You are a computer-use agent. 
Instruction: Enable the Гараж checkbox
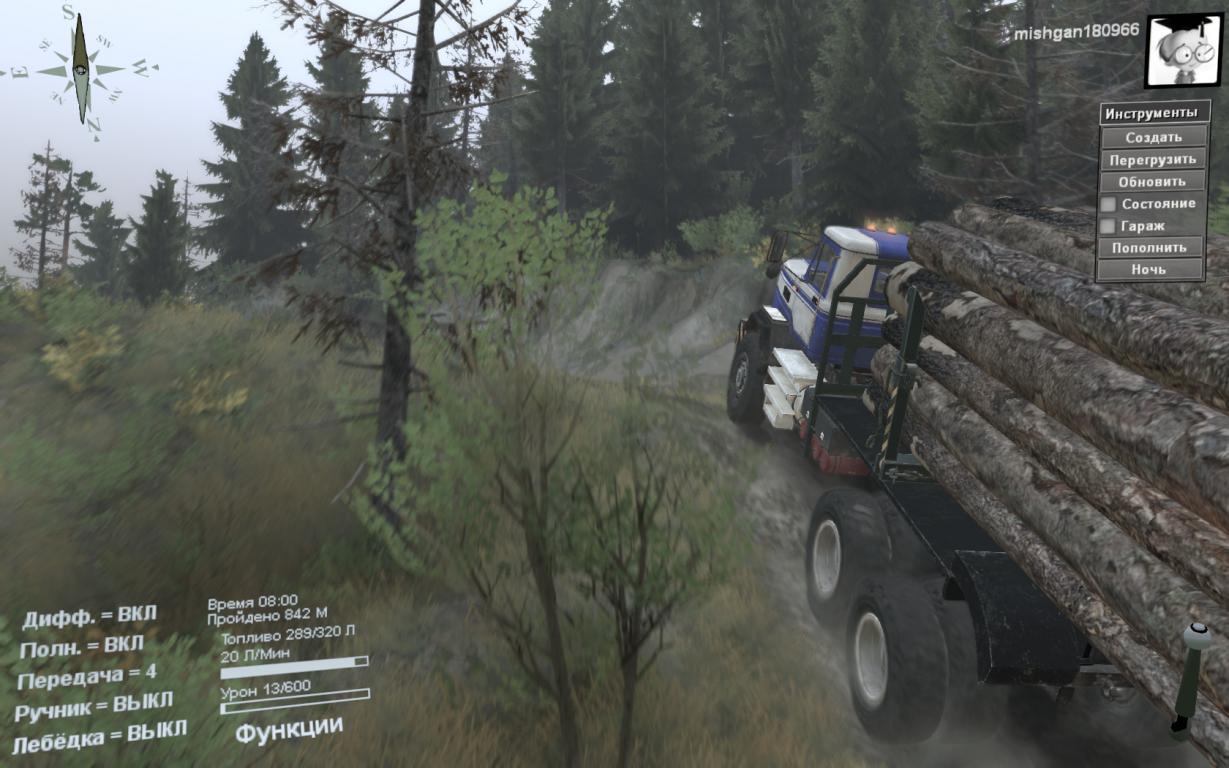click(x=1108, y=226)
